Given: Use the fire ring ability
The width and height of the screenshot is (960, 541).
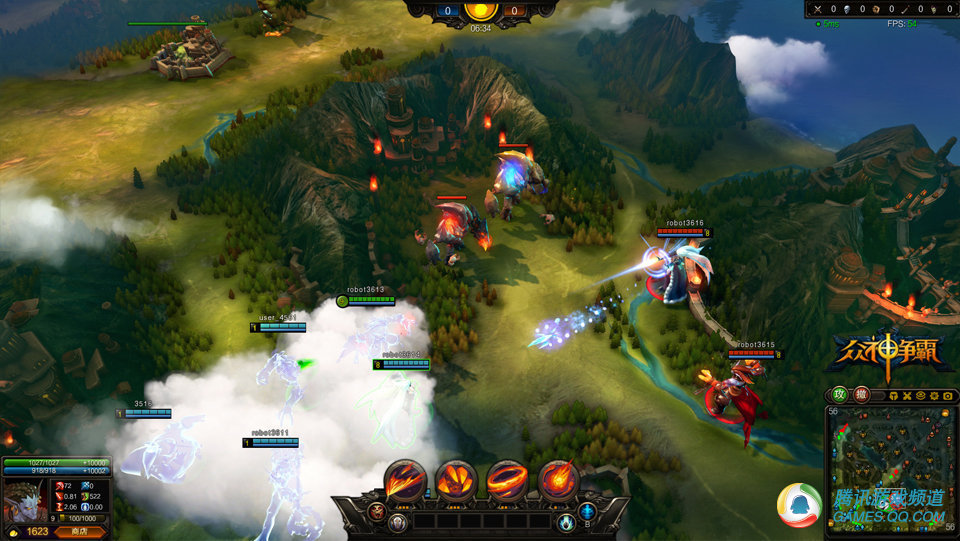Looking at the screenshot, I should pyautogui.click(x=507, y=480).
